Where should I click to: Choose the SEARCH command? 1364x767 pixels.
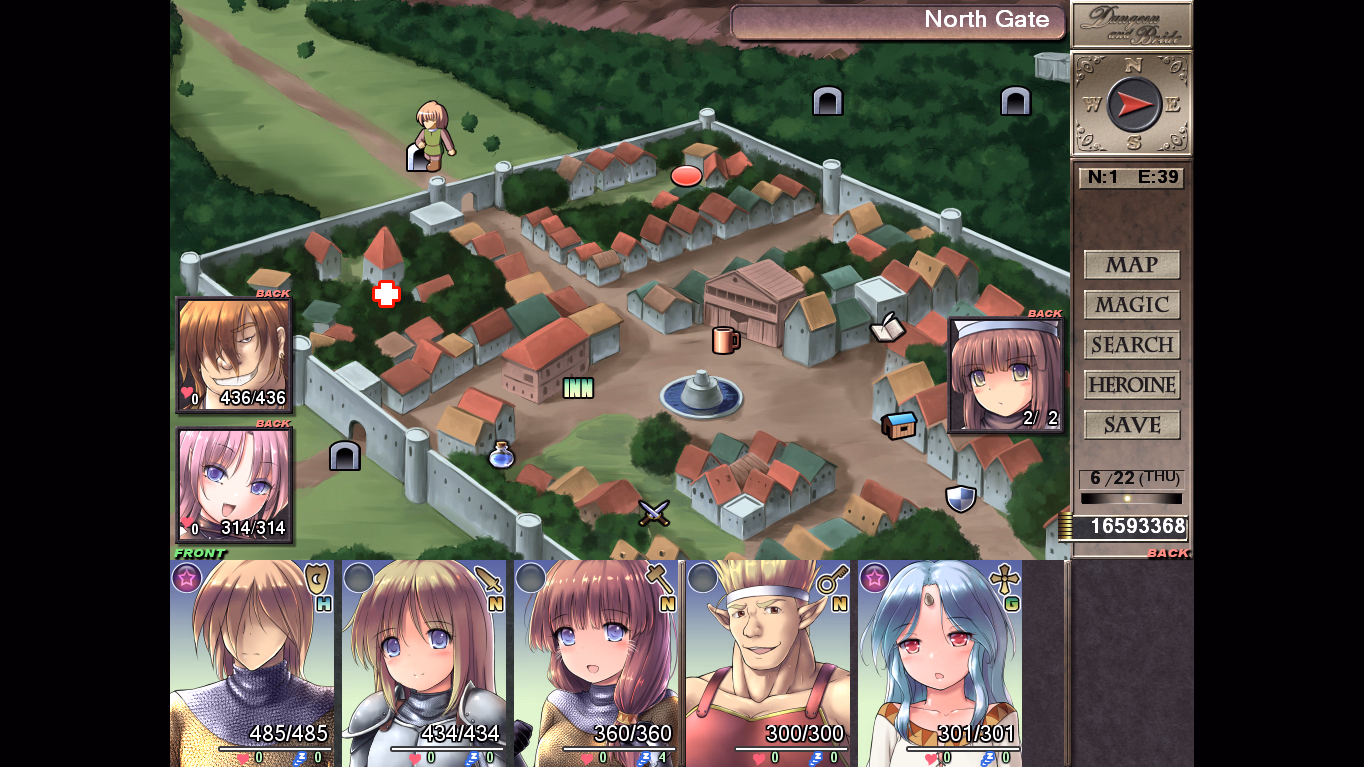point(1132,345)
